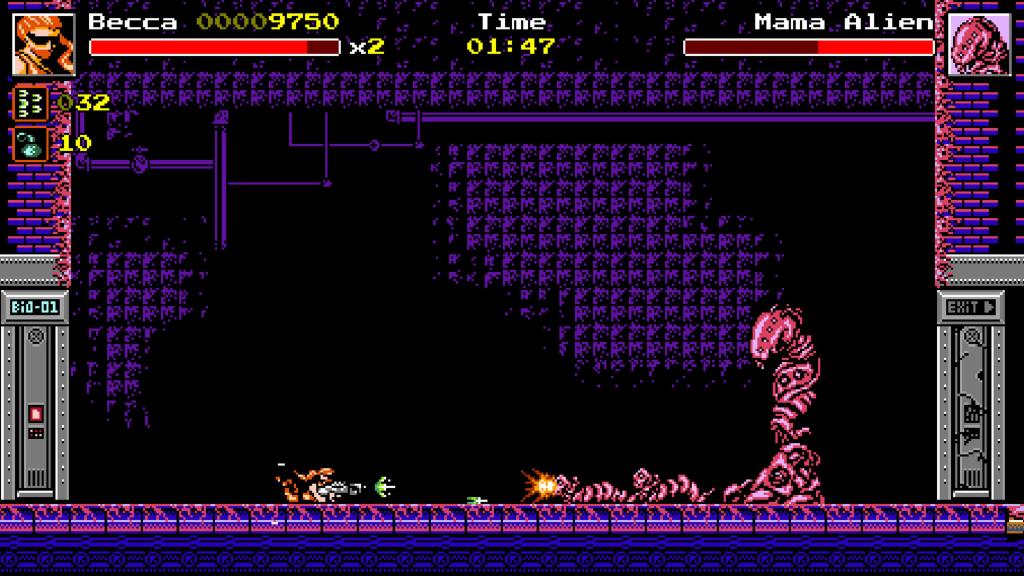Select the Mama Alien boss portrait
Image resolution: width=1024 pixels, height=576 pixels.
[x=979, y=44]
